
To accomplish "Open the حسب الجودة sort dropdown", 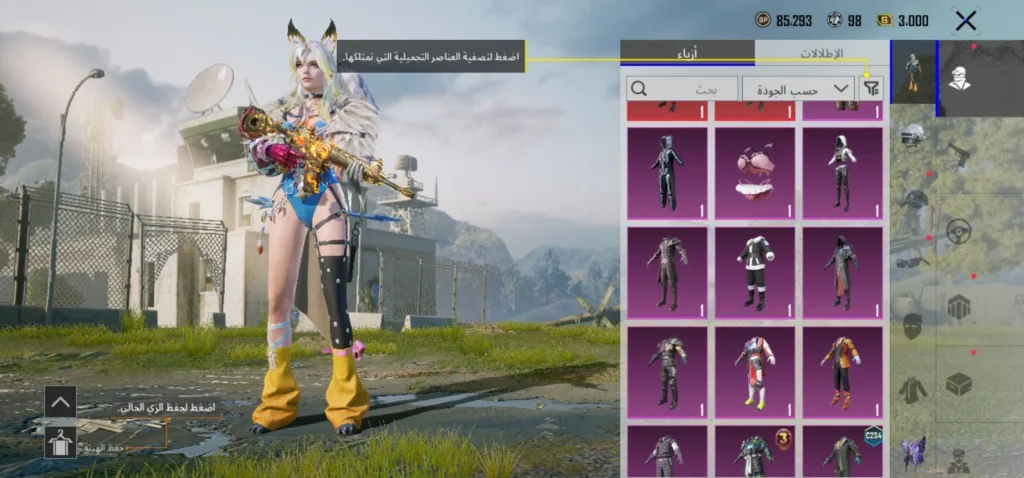I will pyautogui.click(x=798, y=88).
